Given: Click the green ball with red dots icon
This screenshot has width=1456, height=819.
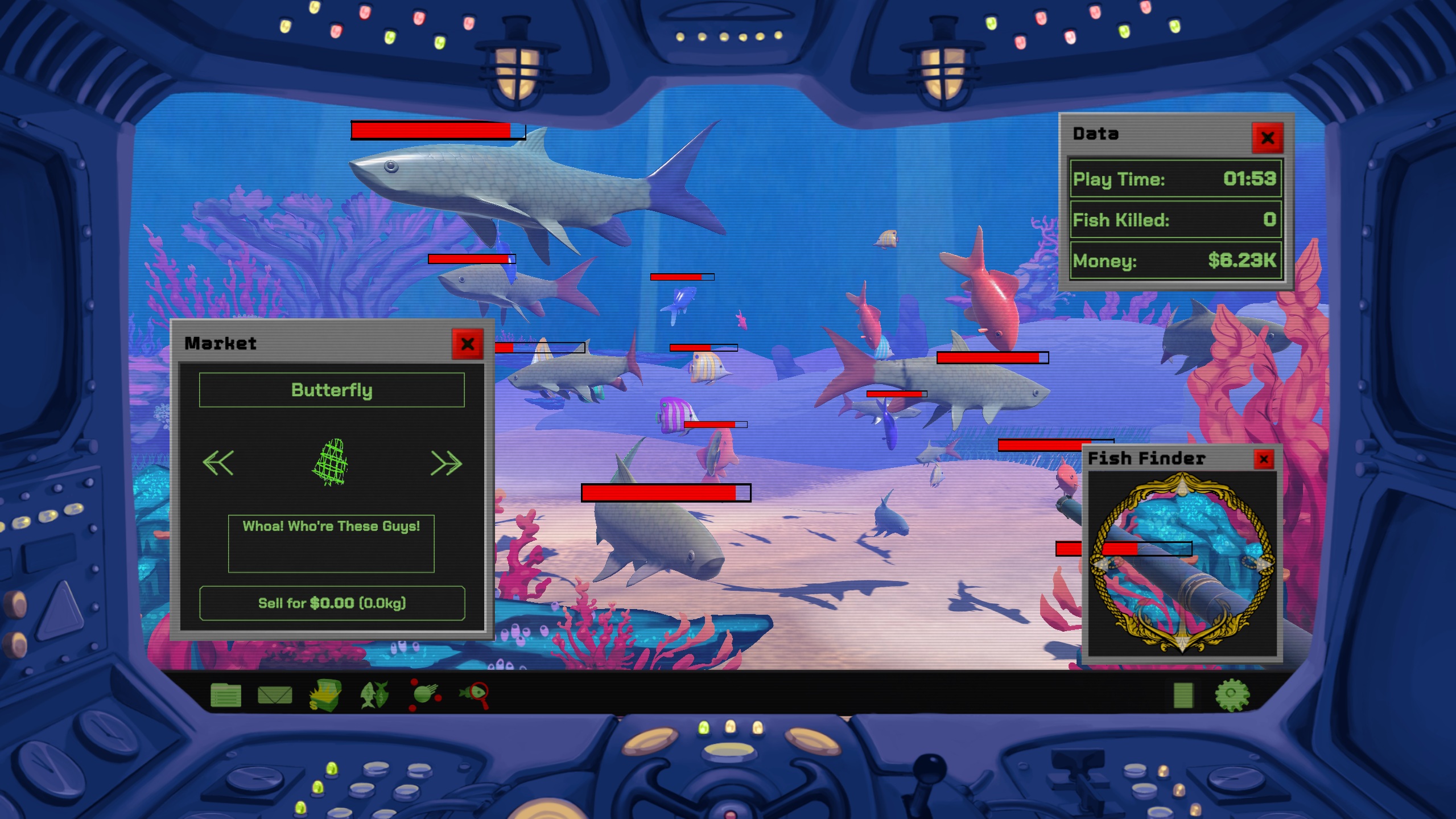Looking at the screenshot, I should pos(424,694).
